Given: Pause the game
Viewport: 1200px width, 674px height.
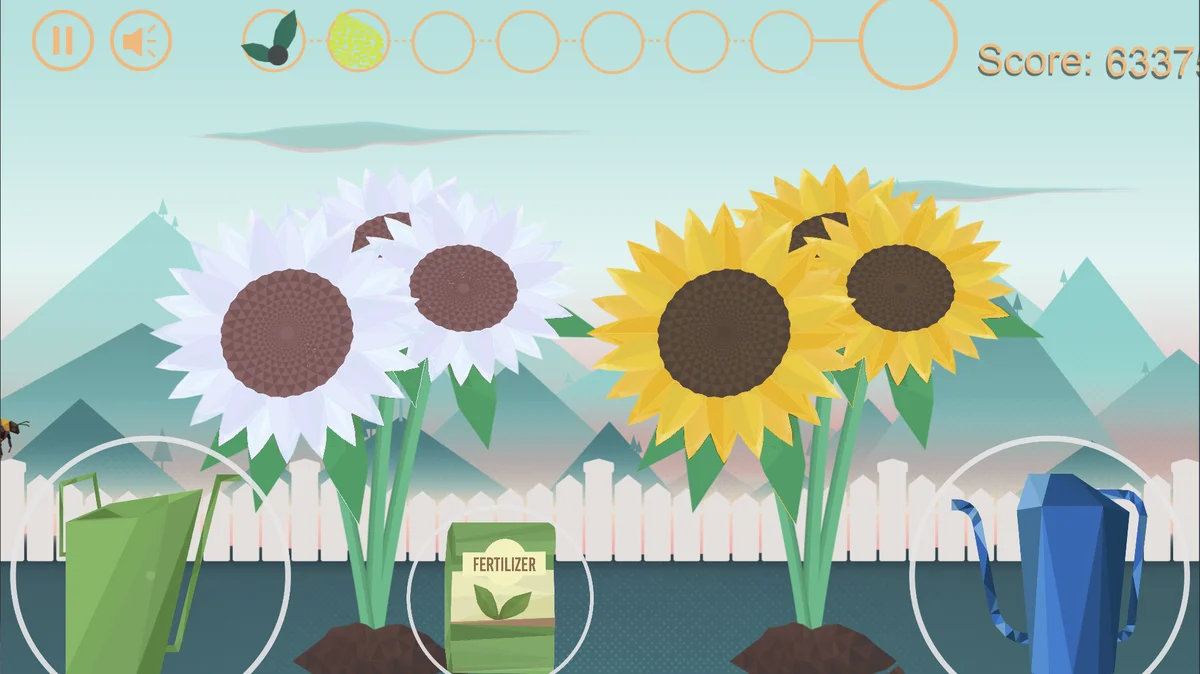Looking at the screenshot, I should (62, 41).
